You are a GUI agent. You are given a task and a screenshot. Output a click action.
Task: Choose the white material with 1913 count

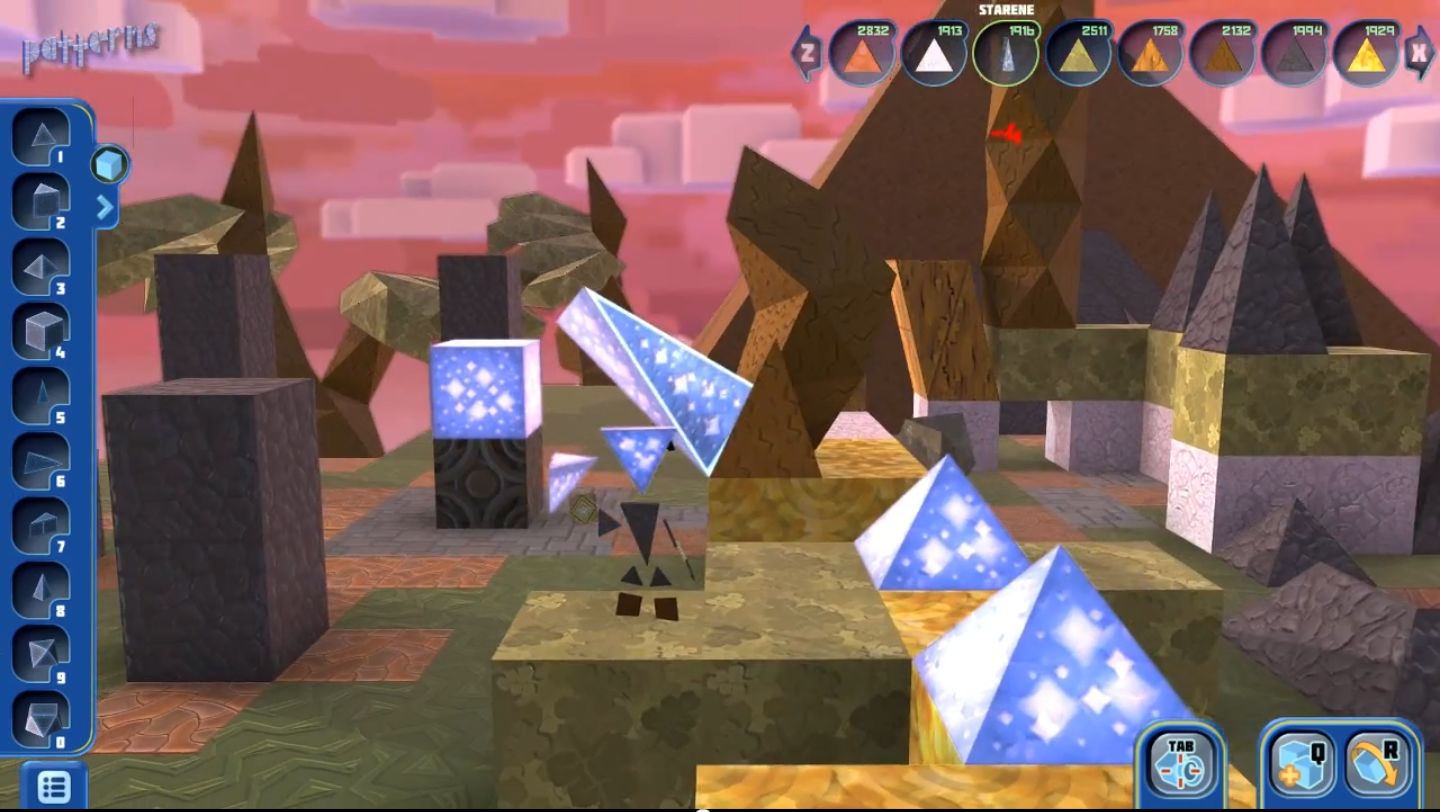[934, 53]
